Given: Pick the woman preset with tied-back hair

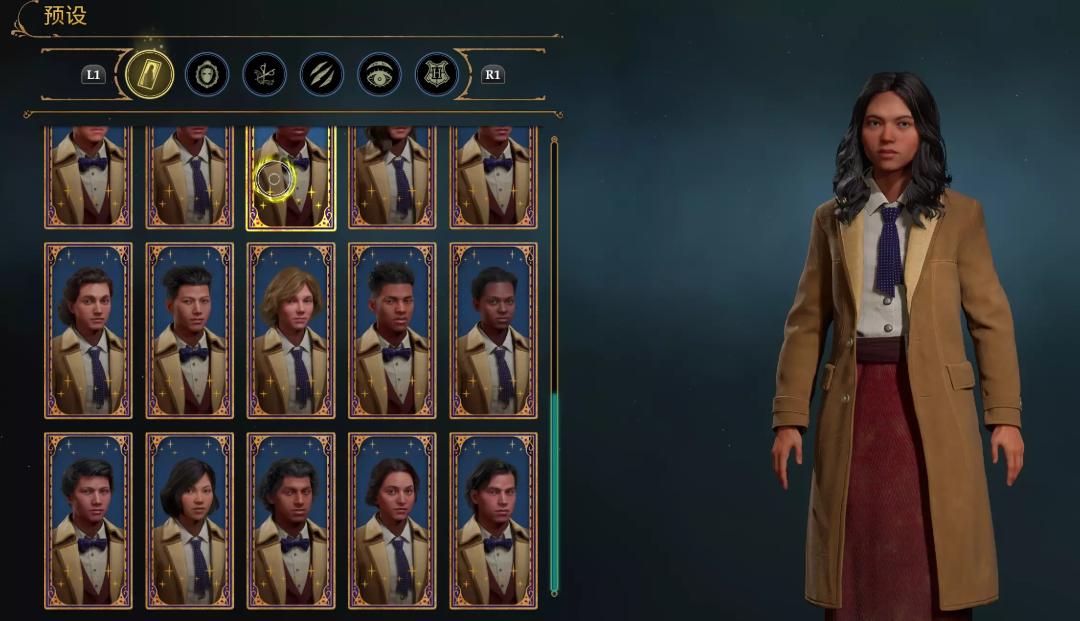Looking at the screenshot, I should (x=392, y=520).
